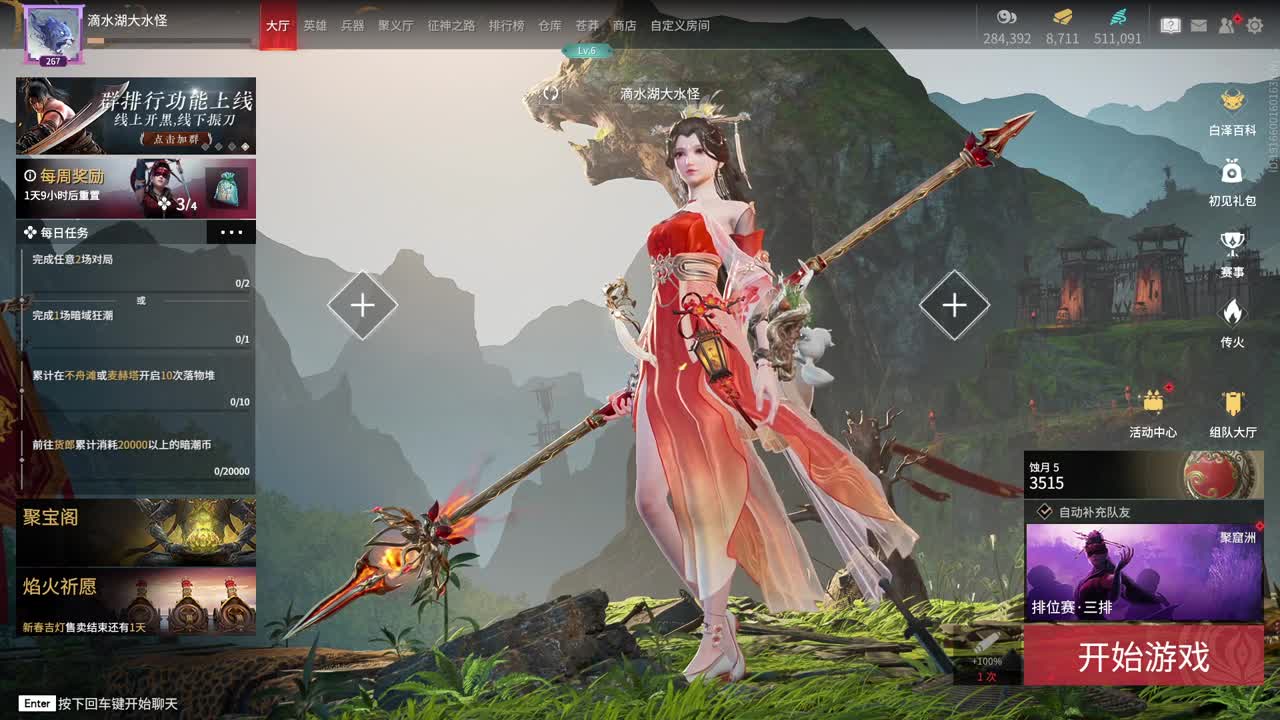Enter the 组队大厅 team lobby
The height and width of the screenshot is (720, 1280).
point(1232,412)
